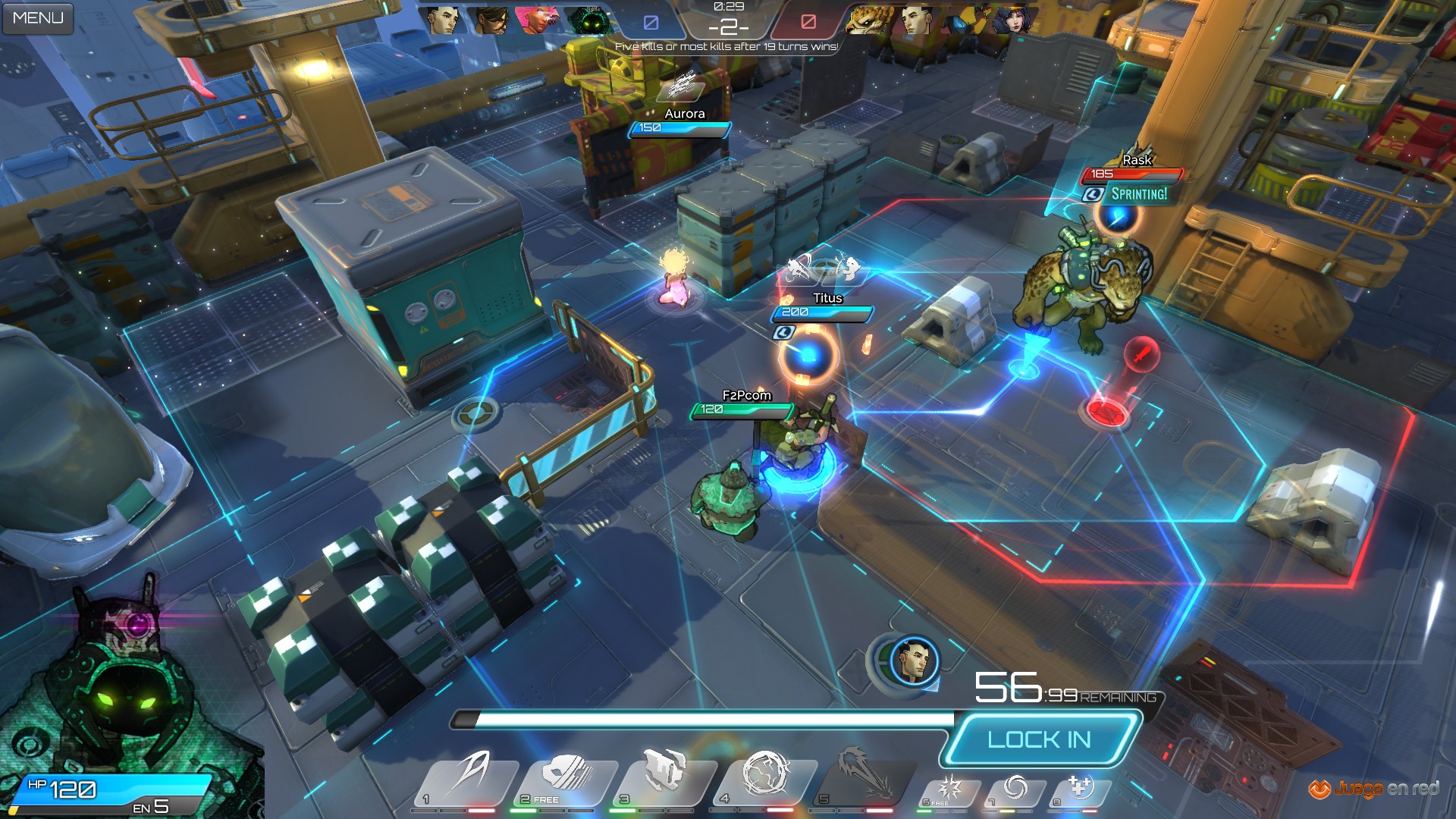The image size is (1456, 819).
Task: Use catalyst 7 with the swirl icon
Action: click(x=1015, y=790)
